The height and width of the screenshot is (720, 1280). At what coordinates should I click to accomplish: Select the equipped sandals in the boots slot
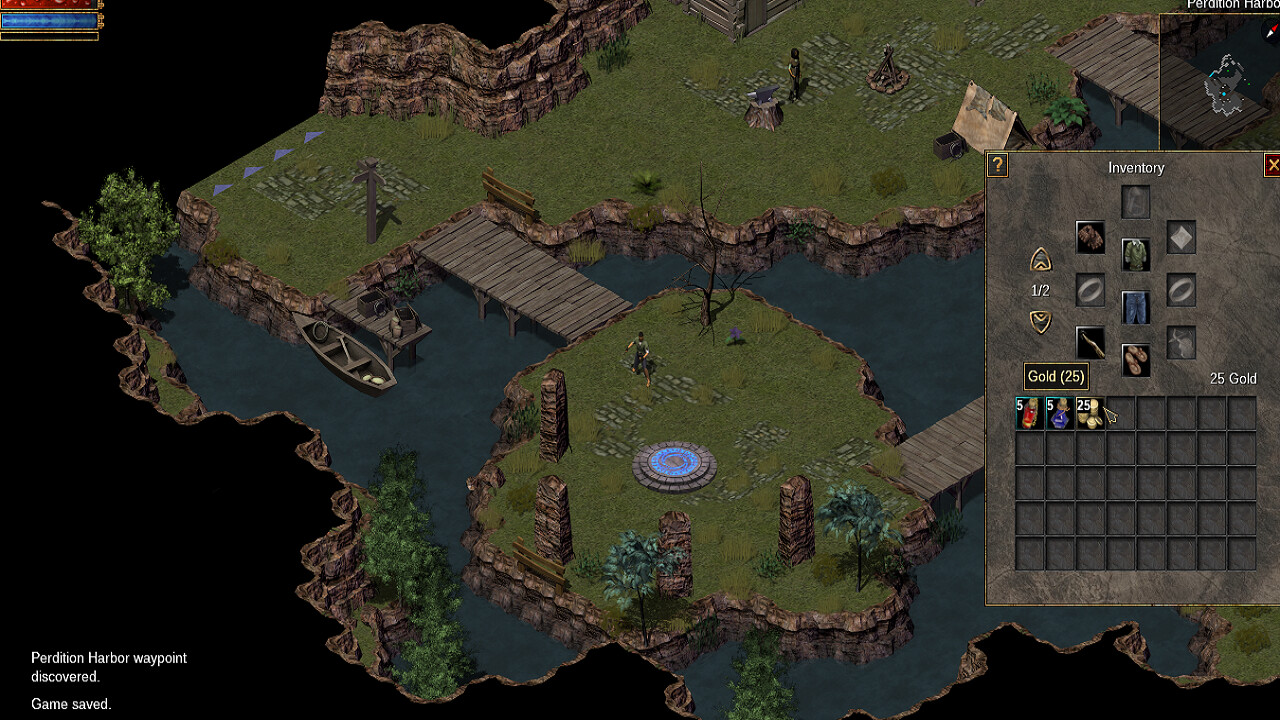[x=1136, y=361]
